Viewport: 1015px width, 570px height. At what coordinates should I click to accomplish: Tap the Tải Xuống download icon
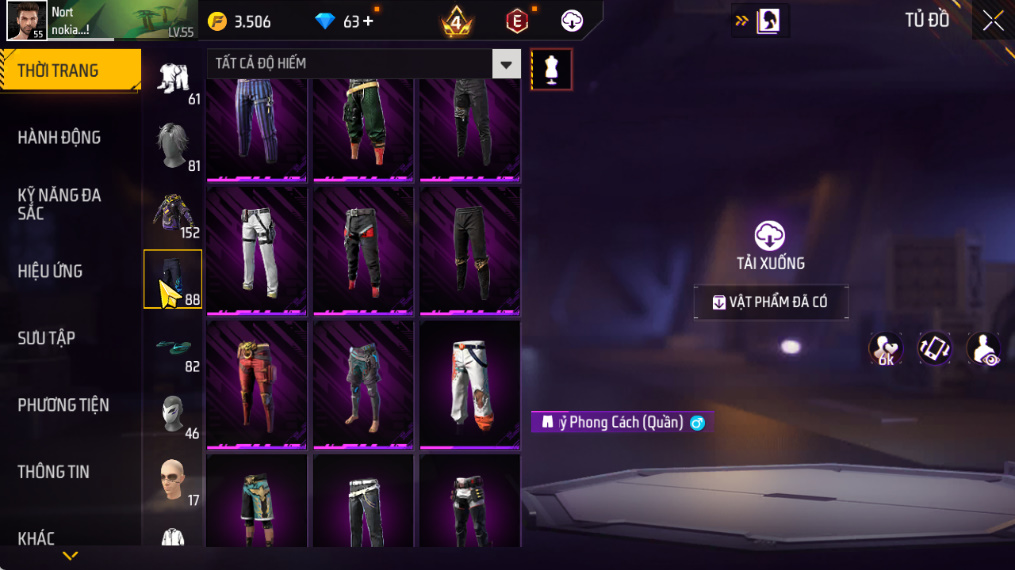[x=769, y=236]
